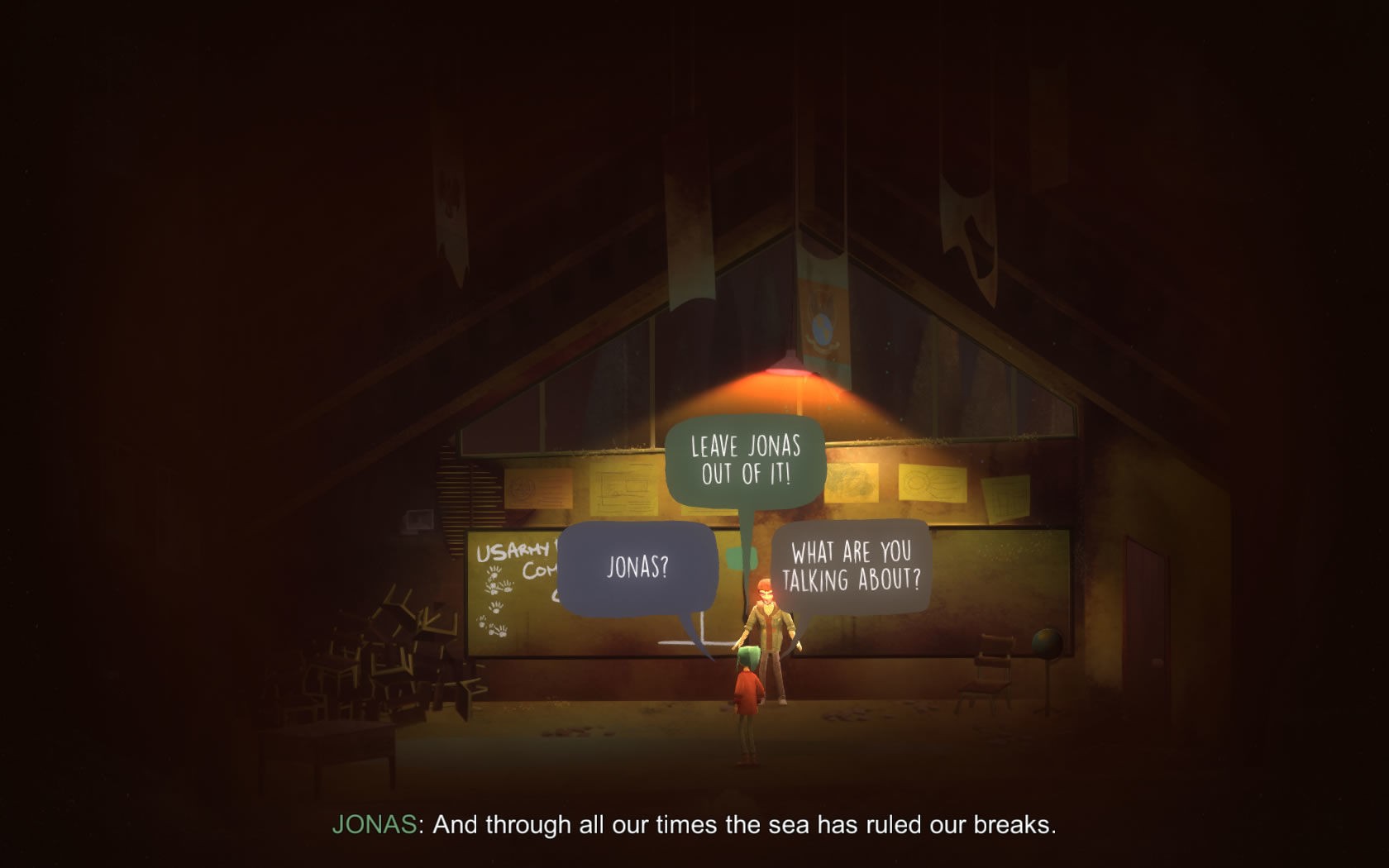The image size is (1389, 868).
Task: Choose the "Leave Jonas out of it!" reply
Action: pos(746,460)
